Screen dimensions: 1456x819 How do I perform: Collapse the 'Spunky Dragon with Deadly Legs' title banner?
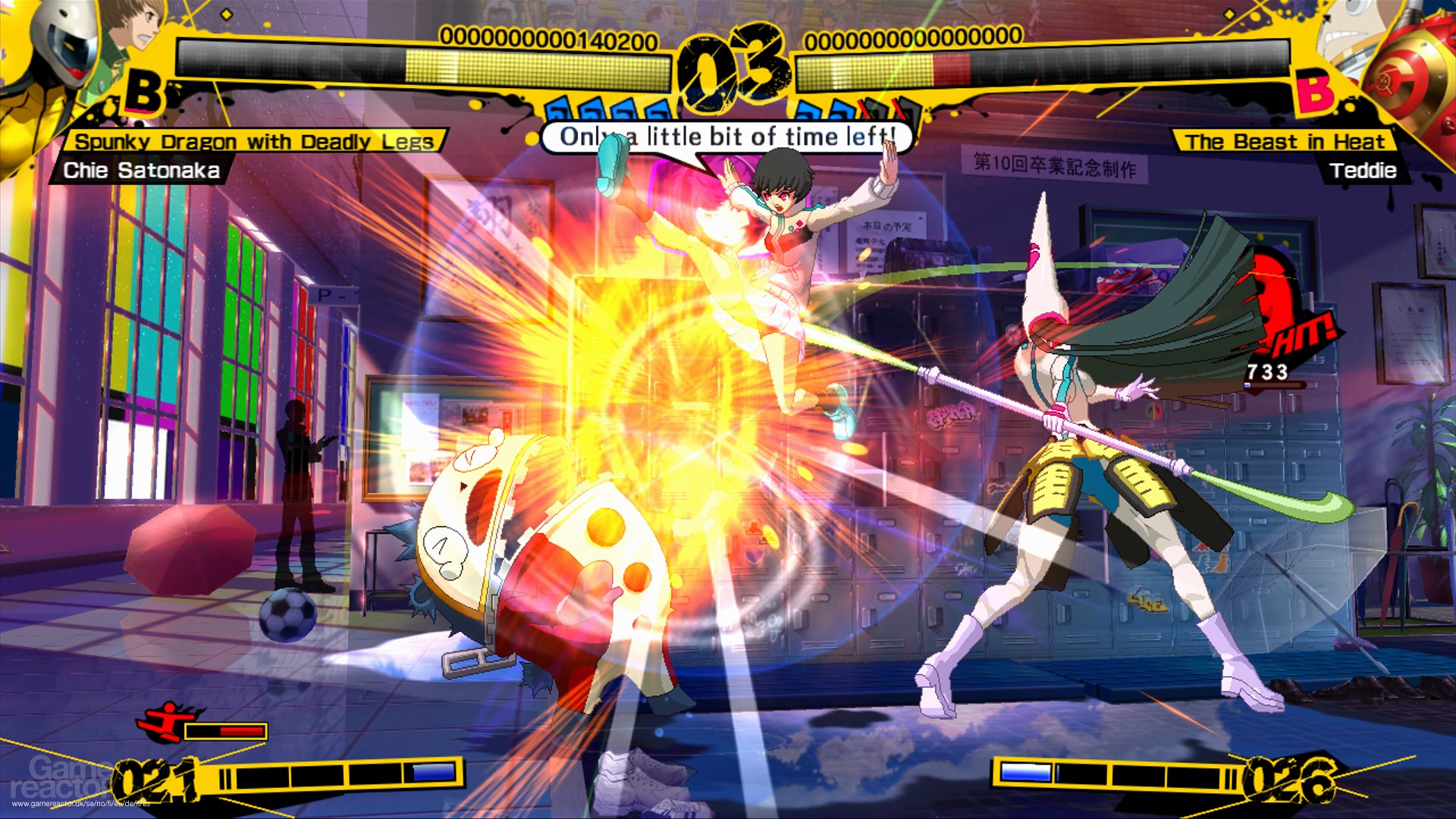point(254,140)
